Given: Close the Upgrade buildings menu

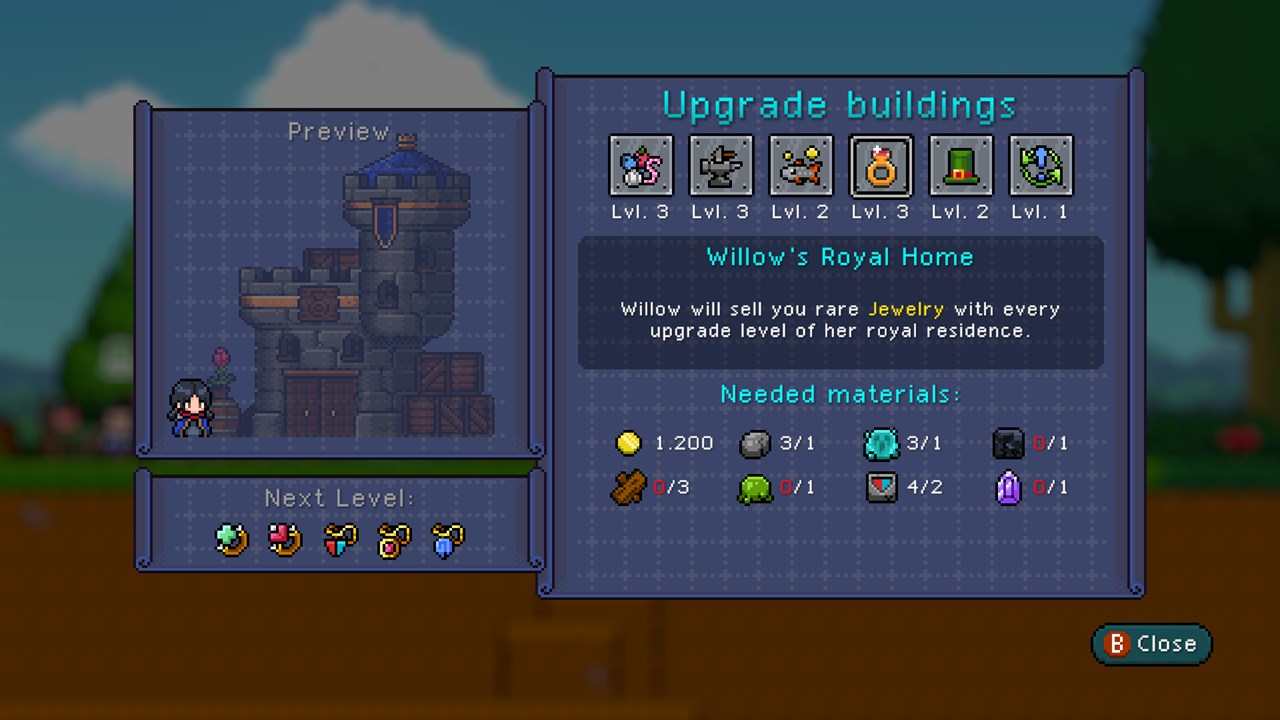Looking at the screenshot, I should point(1151,644).
